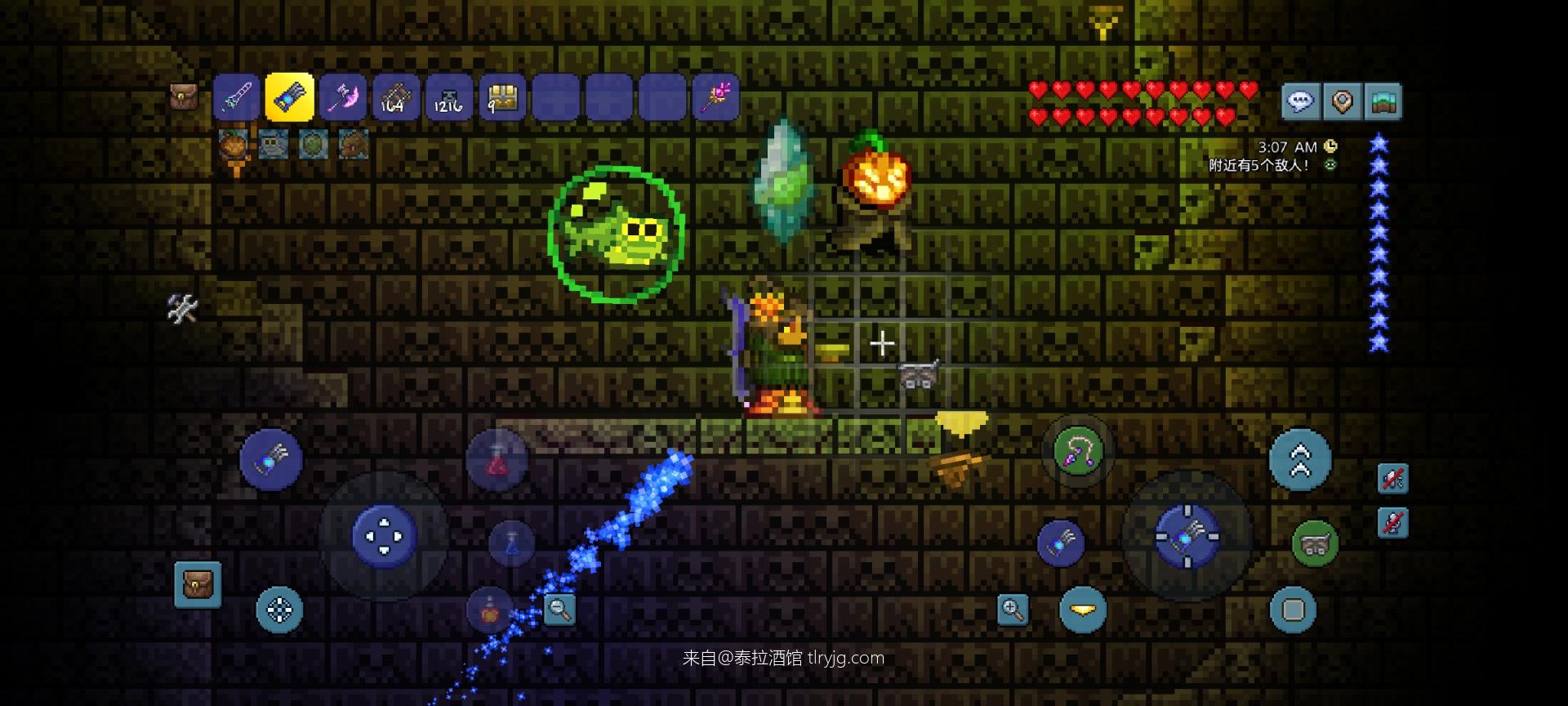Tap the double-arrow jump button
The image size is (1568, 706).
(x=1300, y=460)
